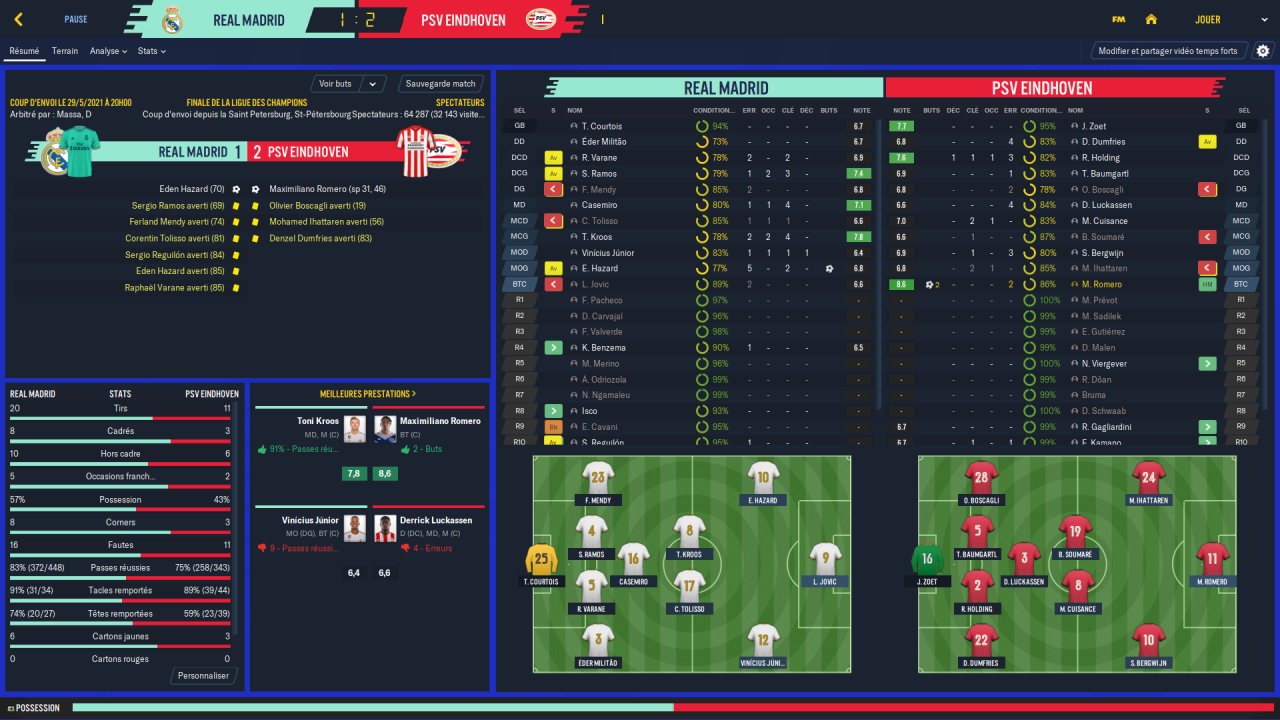Open Toni Kroos best performer portrait
This screenshot has width=1280, height=720.
(354, 429)
